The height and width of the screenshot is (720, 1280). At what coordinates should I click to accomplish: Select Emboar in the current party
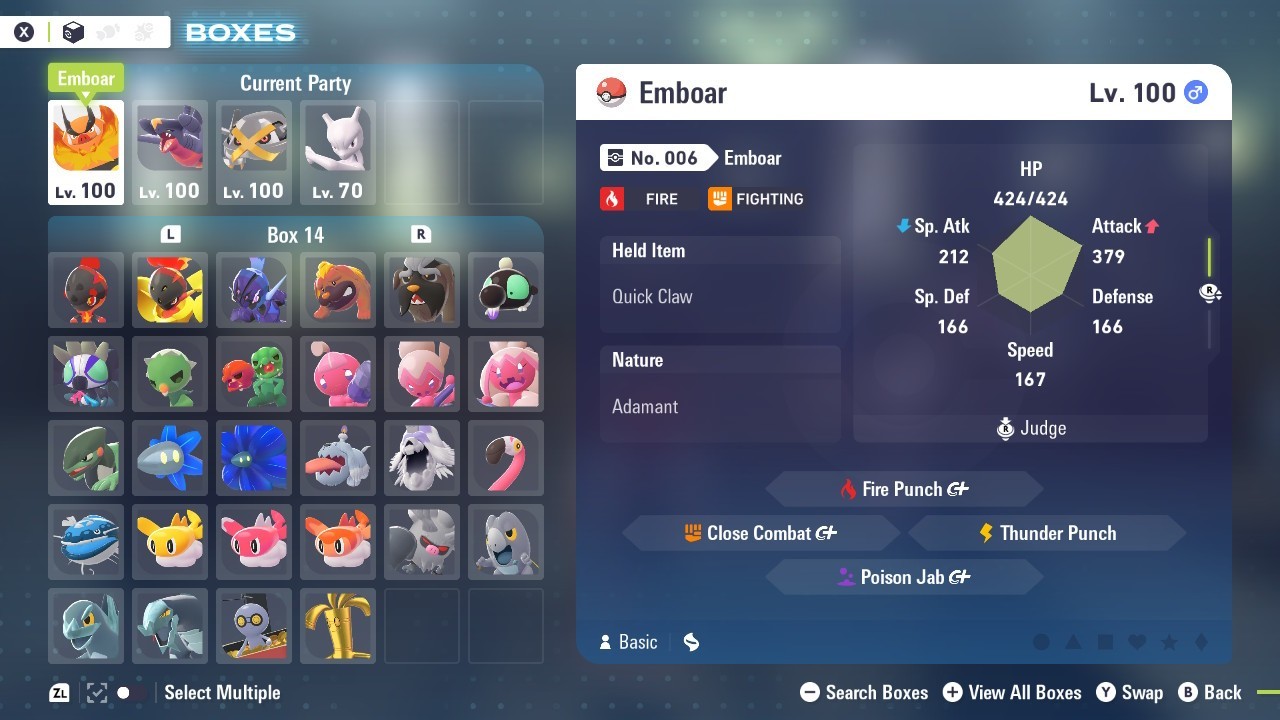tap(86, 152)
